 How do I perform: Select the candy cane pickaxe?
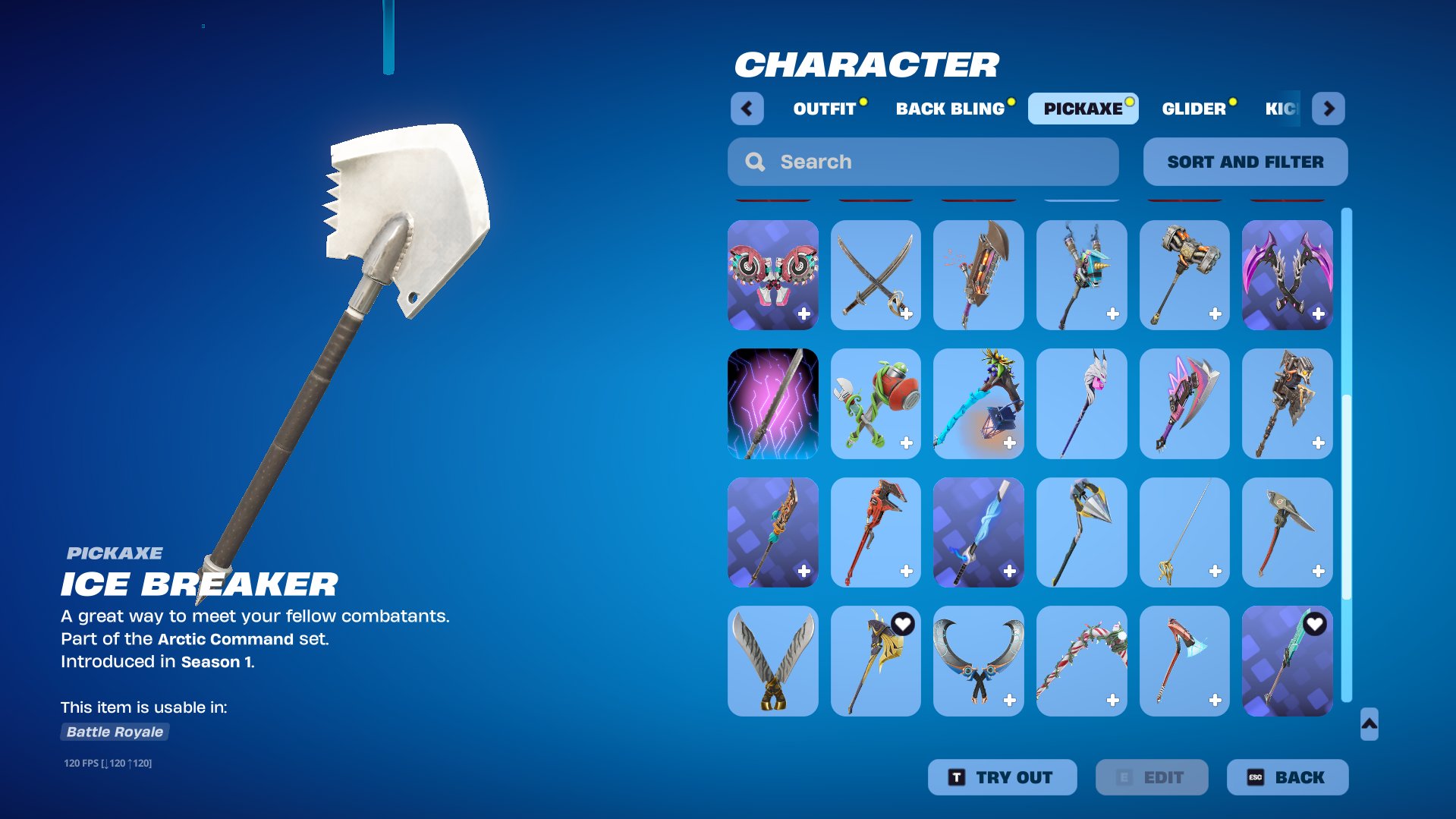point(1081,660)
